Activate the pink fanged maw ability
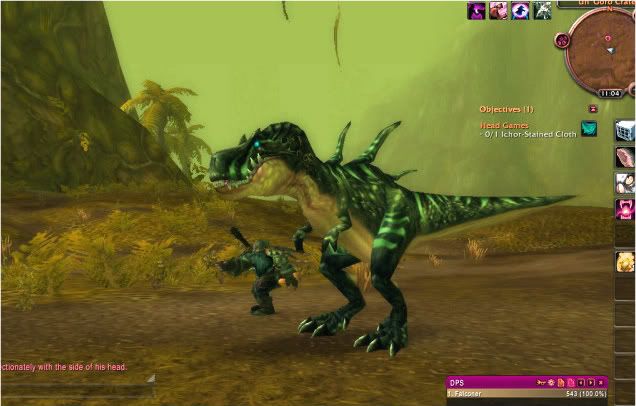 click(x=625, y=209)
